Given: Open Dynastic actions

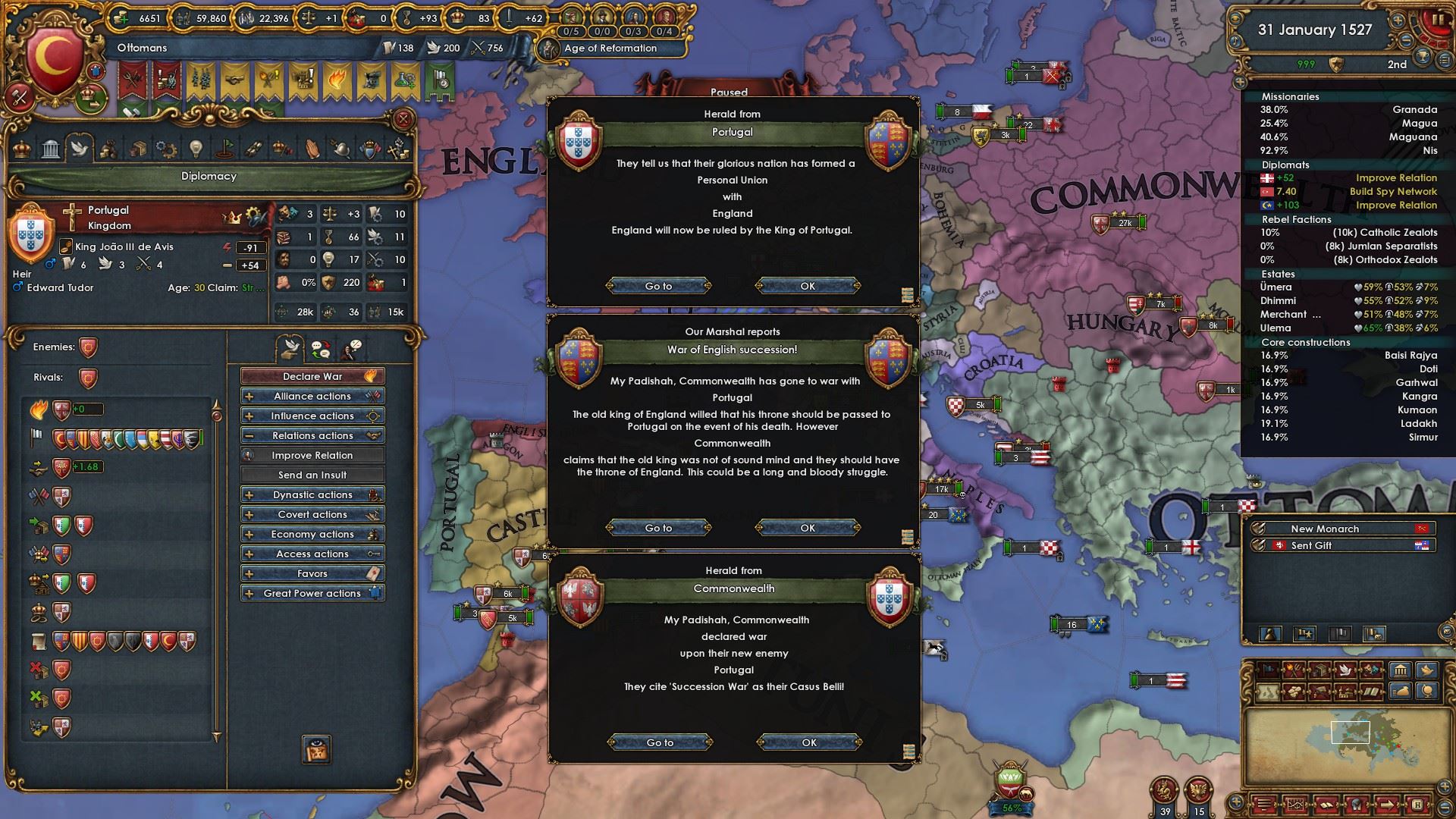Looking at the screenshot, I should point(312,494).
